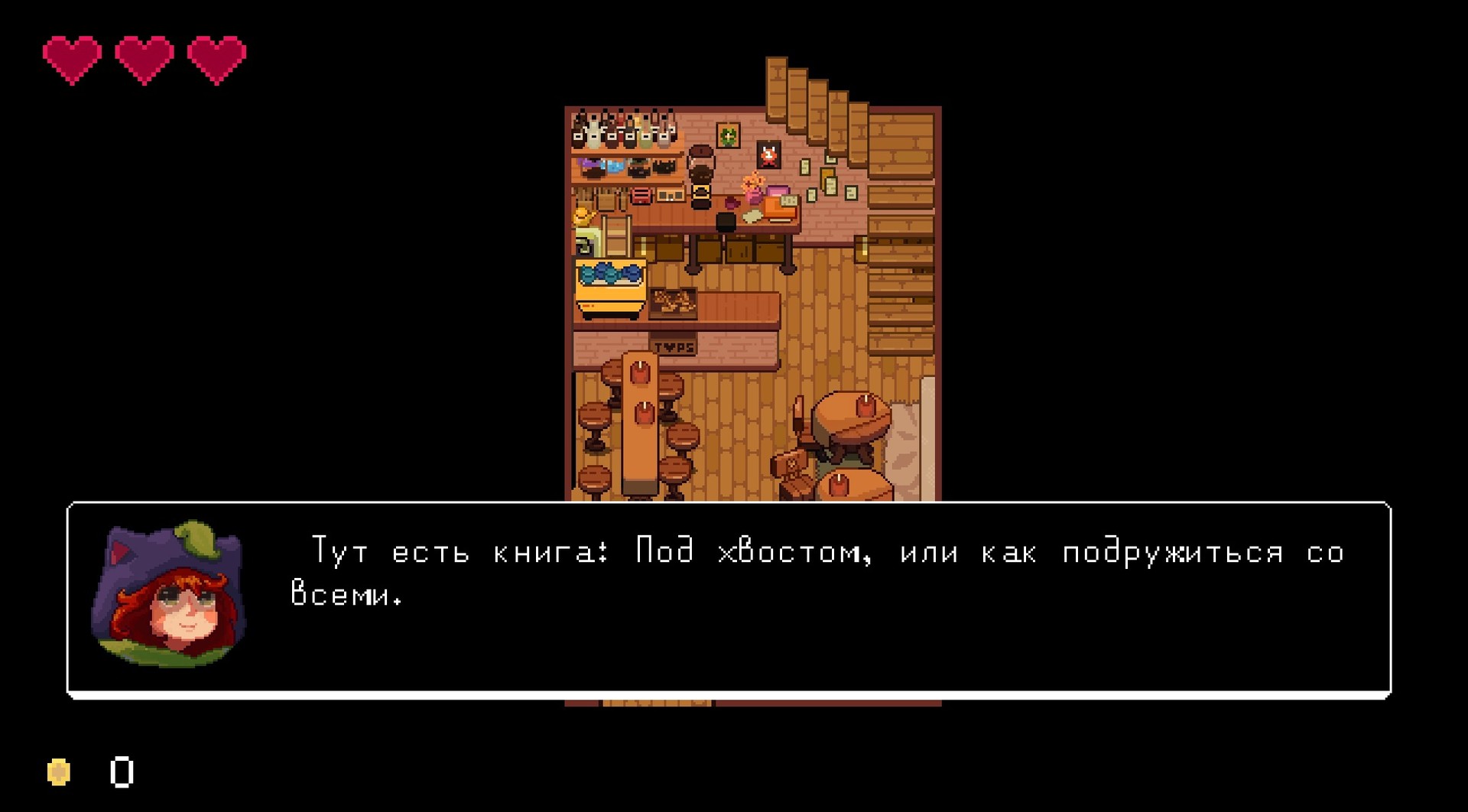Click the green plant picture frame
Viewport: 1468px width, 812px height.
728,135
